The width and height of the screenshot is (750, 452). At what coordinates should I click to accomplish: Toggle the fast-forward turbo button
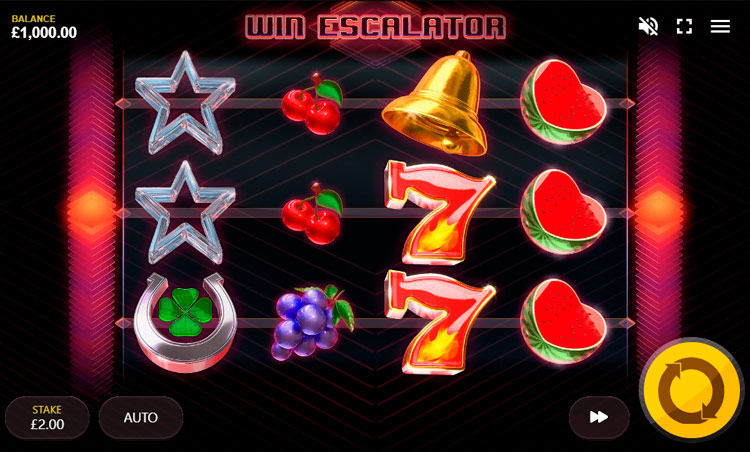point(599,417)
